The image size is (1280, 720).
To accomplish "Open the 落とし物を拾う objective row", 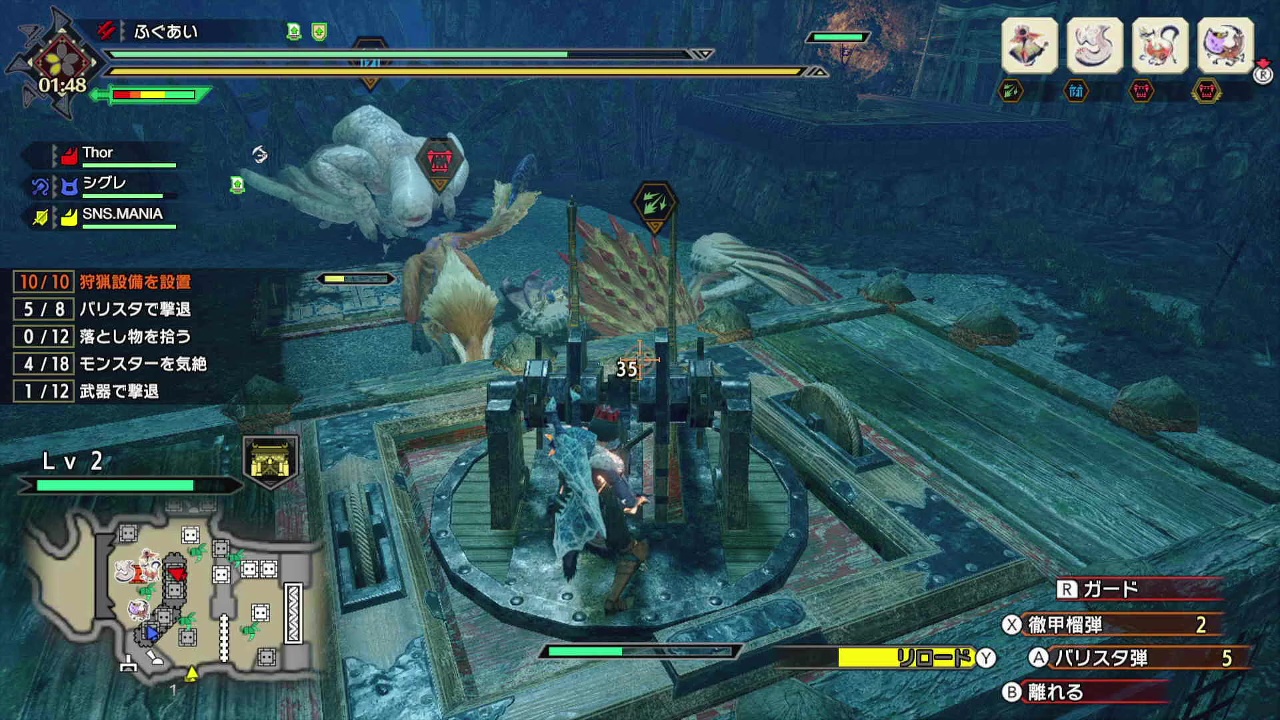I will 134,337.
